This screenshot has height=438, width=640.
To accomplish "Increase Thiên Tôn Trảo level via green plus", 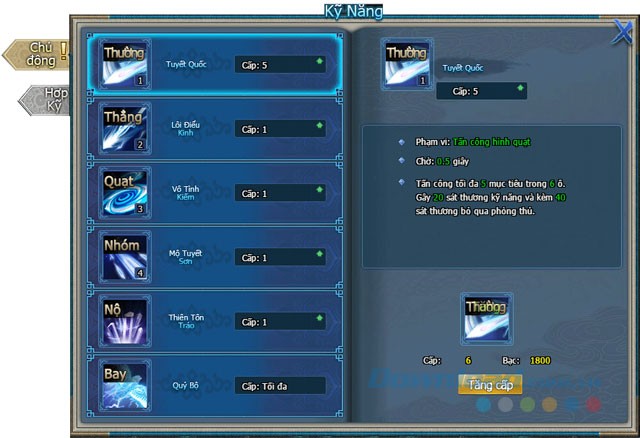I will pyautogui.click(x=319, y=319).
